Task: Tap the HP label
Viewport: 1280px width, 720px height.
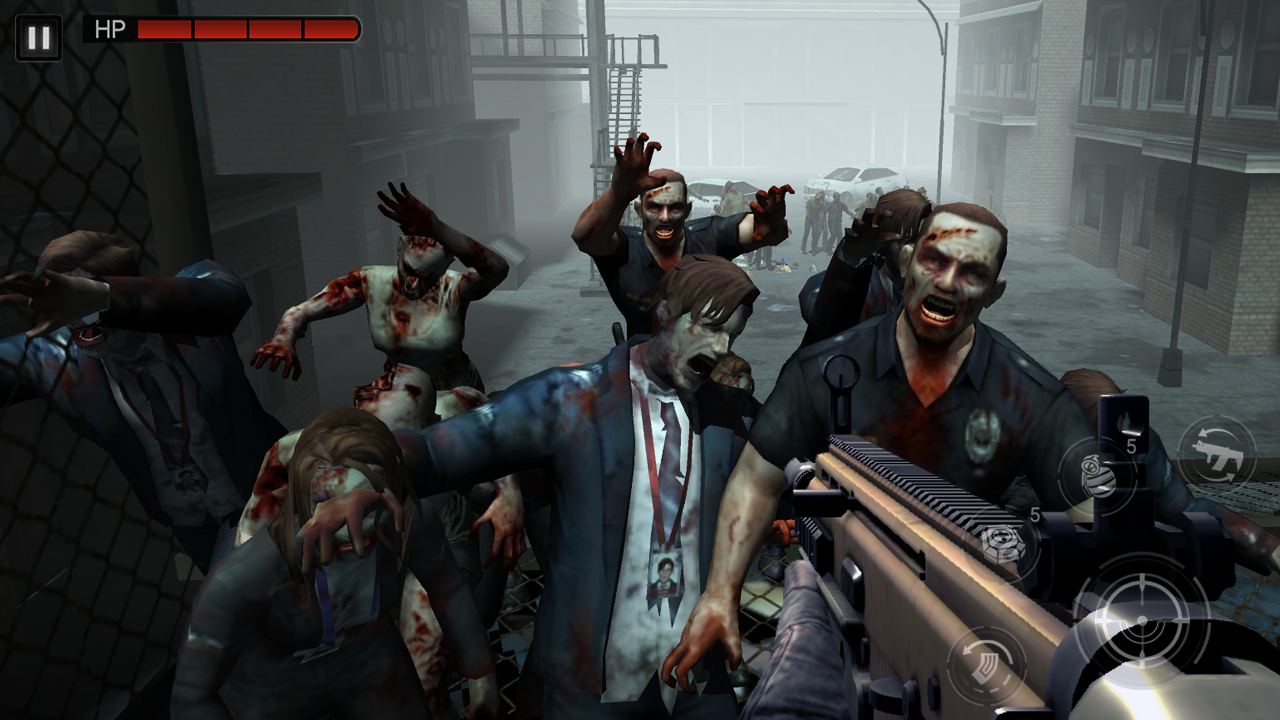Action: click(x=110, y=29)
